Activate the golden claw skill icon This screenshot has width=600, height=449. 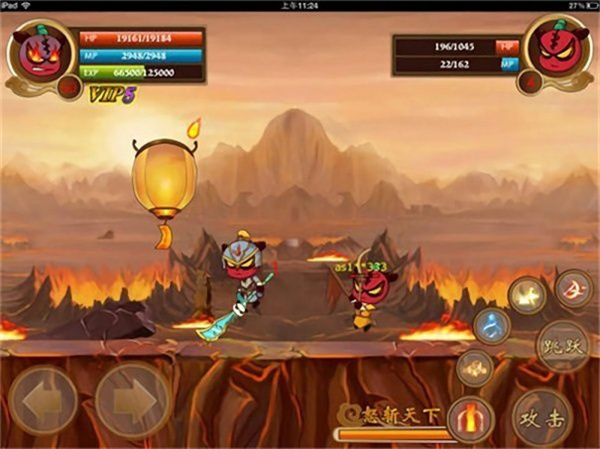pos(475,368)
